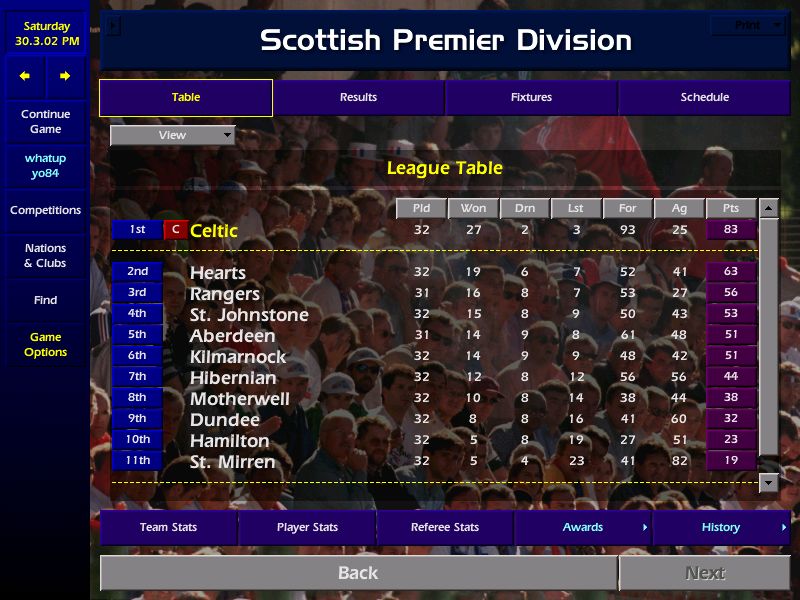Select Celtic in the league table
The height and width of the screenshot is (600, 800).
pos(214,231)
